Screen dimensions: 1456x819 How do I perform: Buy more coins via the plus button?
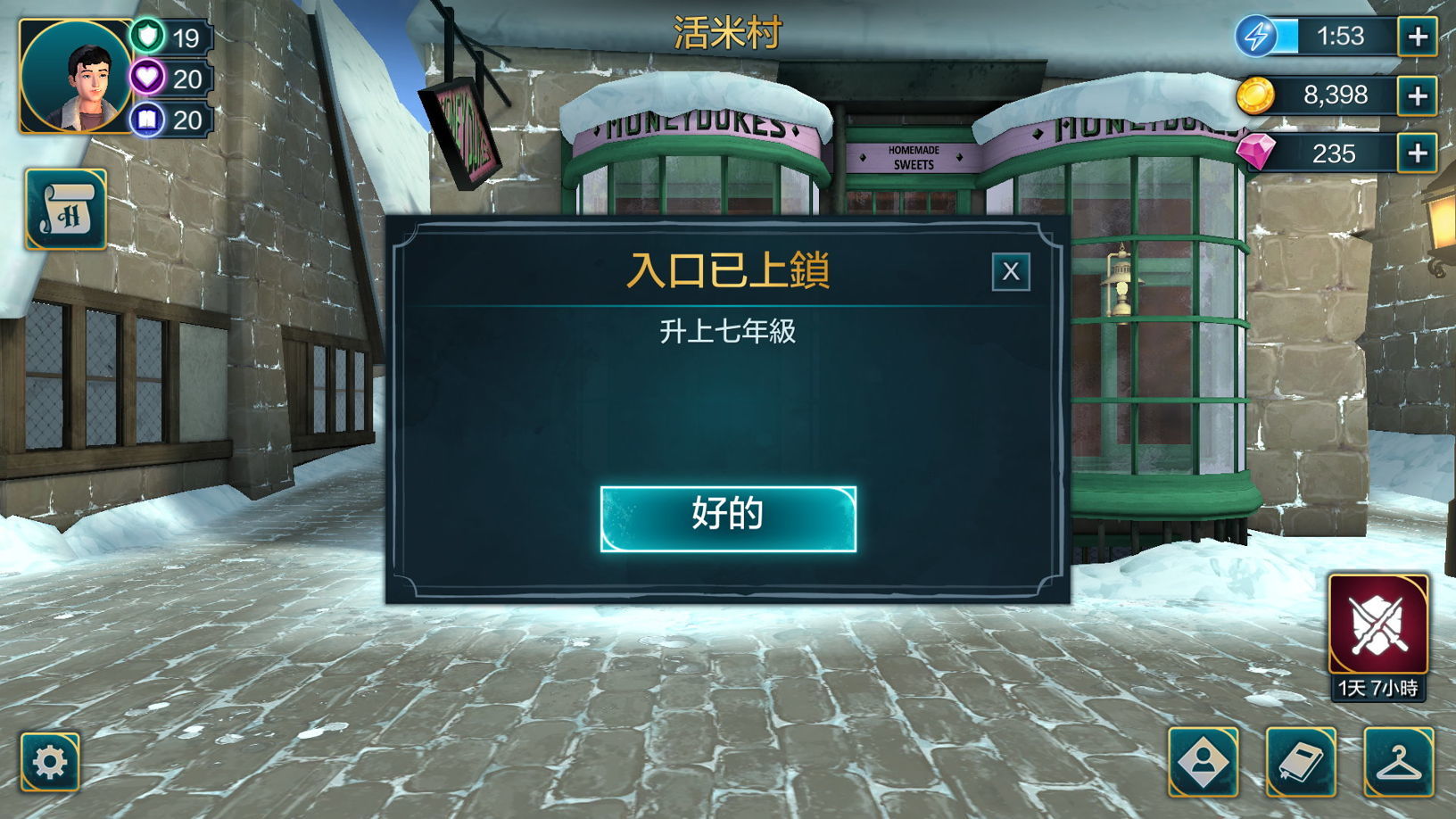click(x=1419, y=95)
